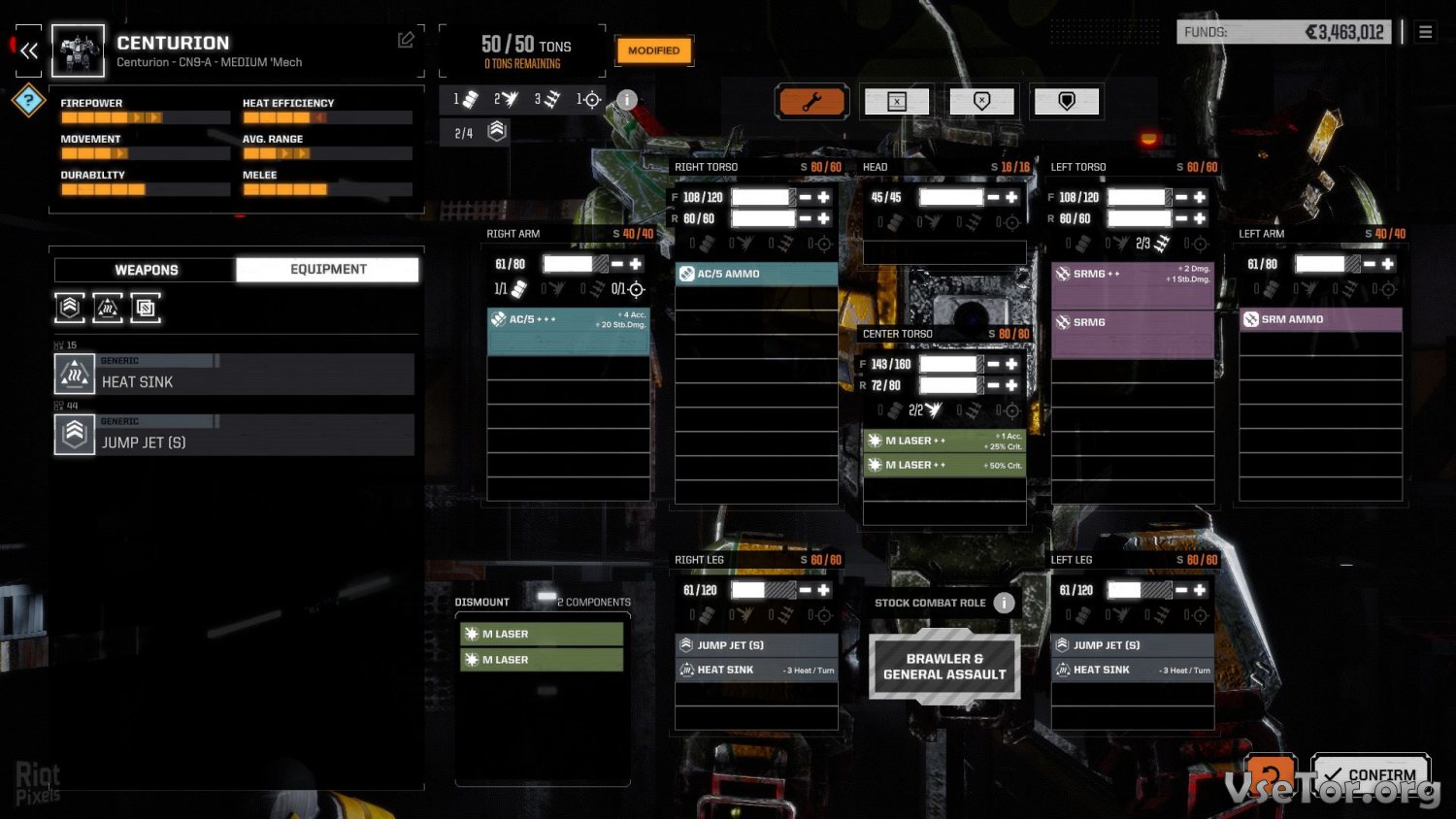Select Jump Jet (S) in left leg

pyautogui.click(x=1132, y=645)
